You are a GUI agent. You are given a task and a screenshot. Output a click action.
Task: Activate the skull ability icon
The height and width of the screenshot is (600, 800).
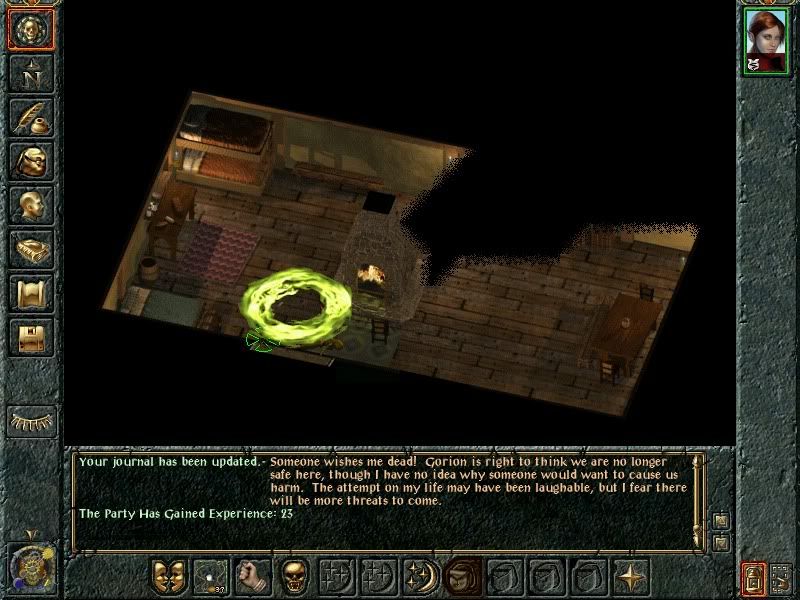click(294, 576)
